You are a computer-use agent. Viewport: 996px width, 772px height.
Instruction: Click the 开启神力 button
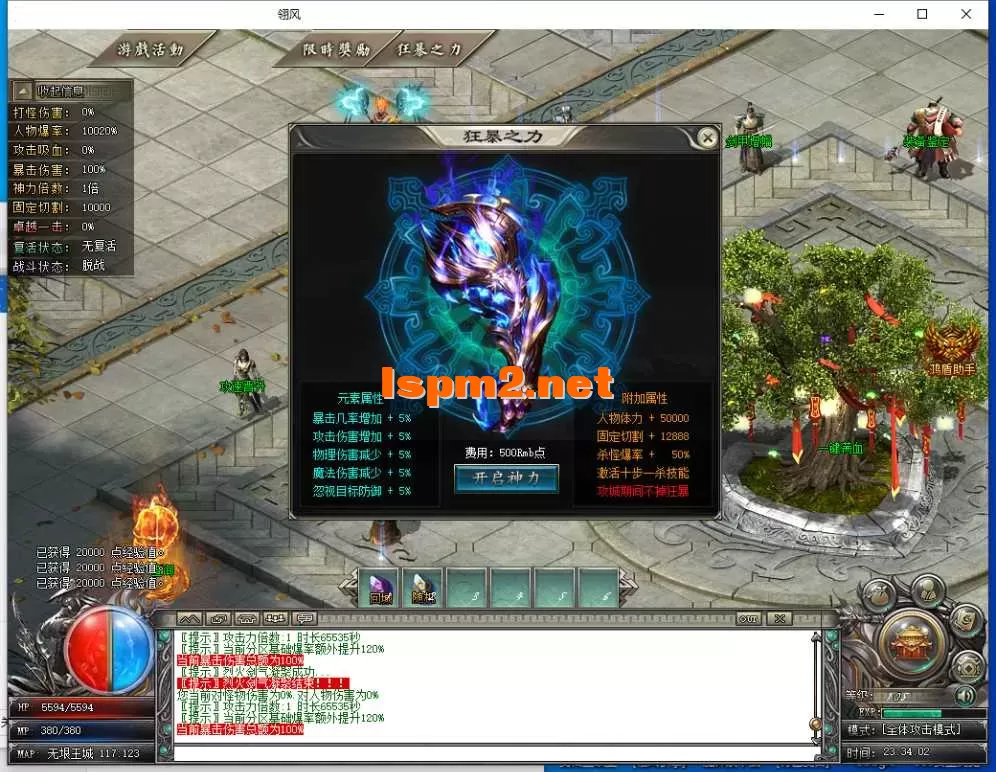click(x=506, y=478)
